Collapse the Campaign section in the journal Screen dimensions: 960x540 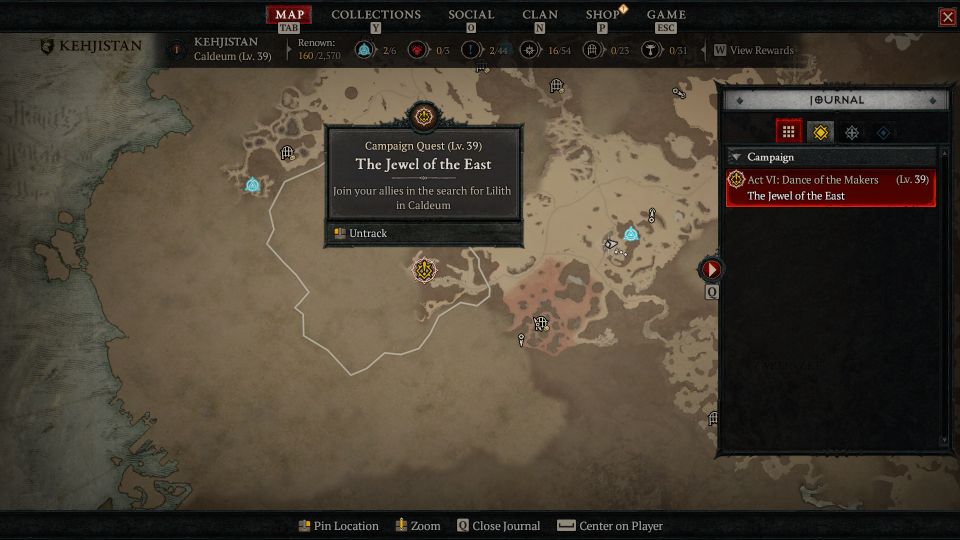click(736, 157)
